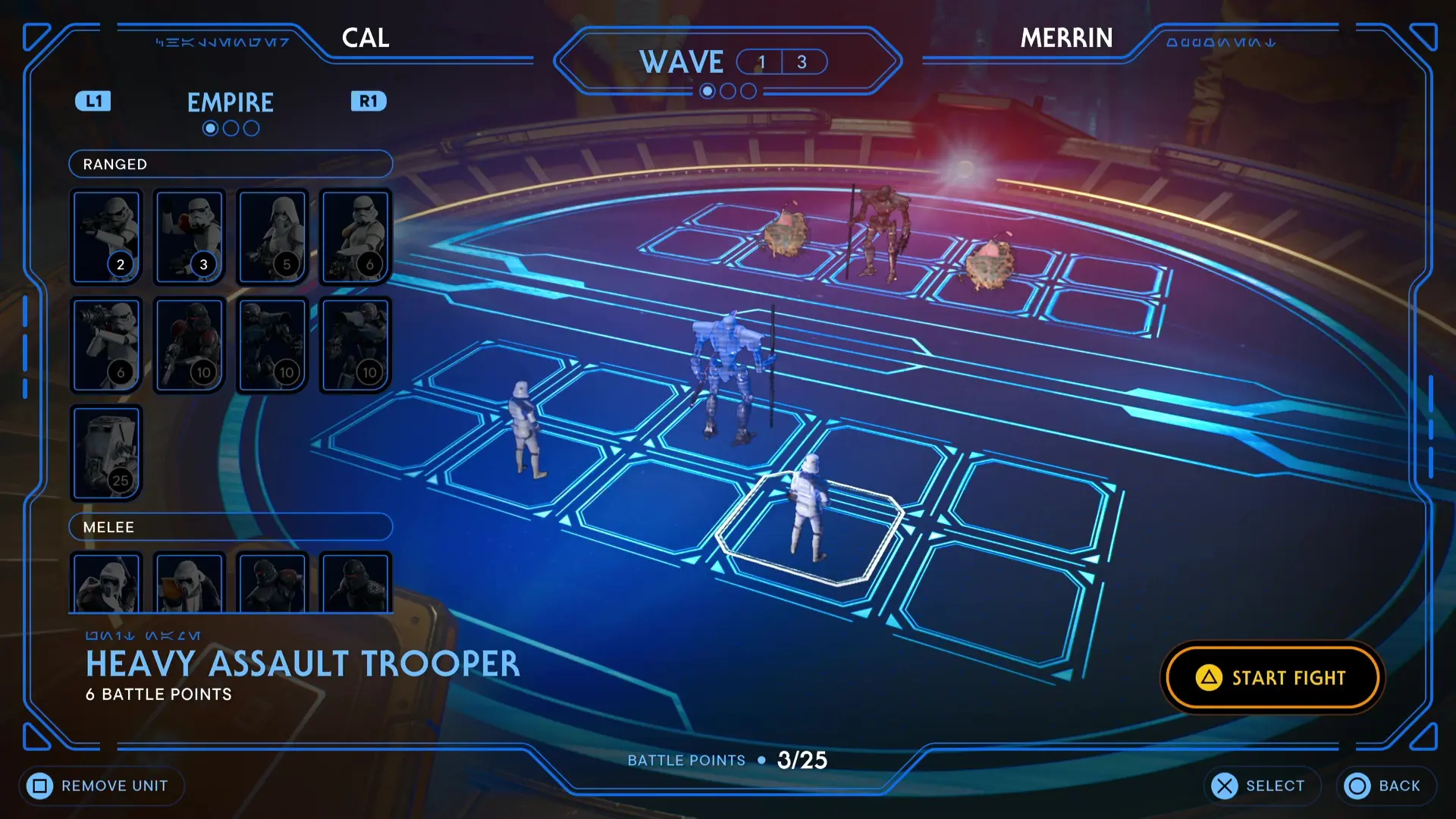Screen dimensions: 1456x819
Task: Click the REMOVE UNIT button
Action: point(101,786)
